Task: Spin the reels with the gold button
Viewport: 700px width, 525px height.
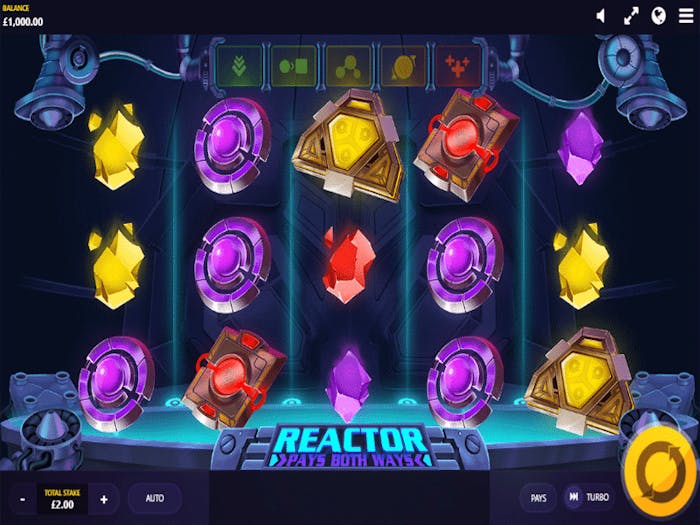Action: point(660,472)
